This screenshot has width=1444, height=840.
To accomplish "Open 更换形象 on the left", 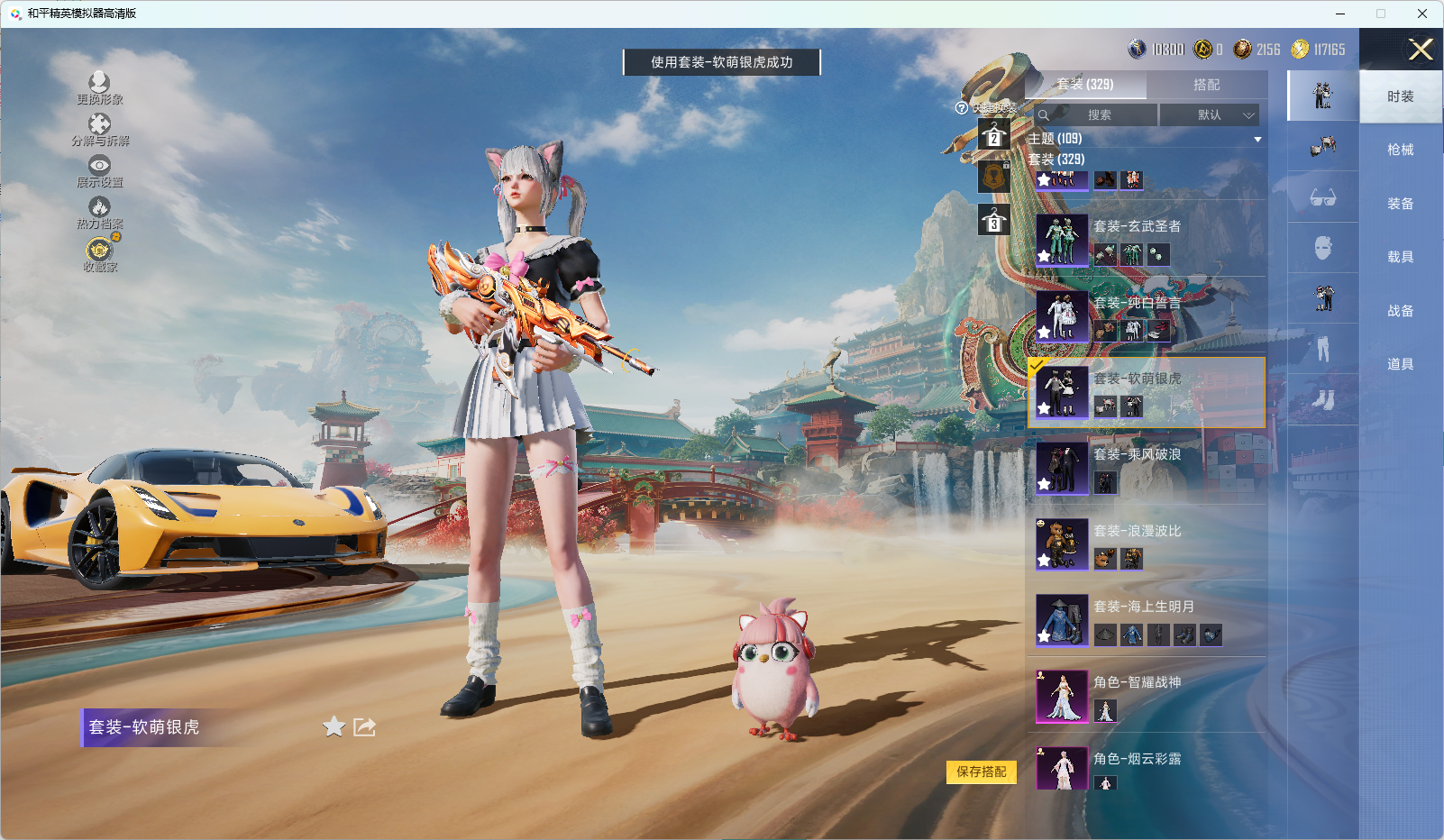I will (x=99, y=88).
